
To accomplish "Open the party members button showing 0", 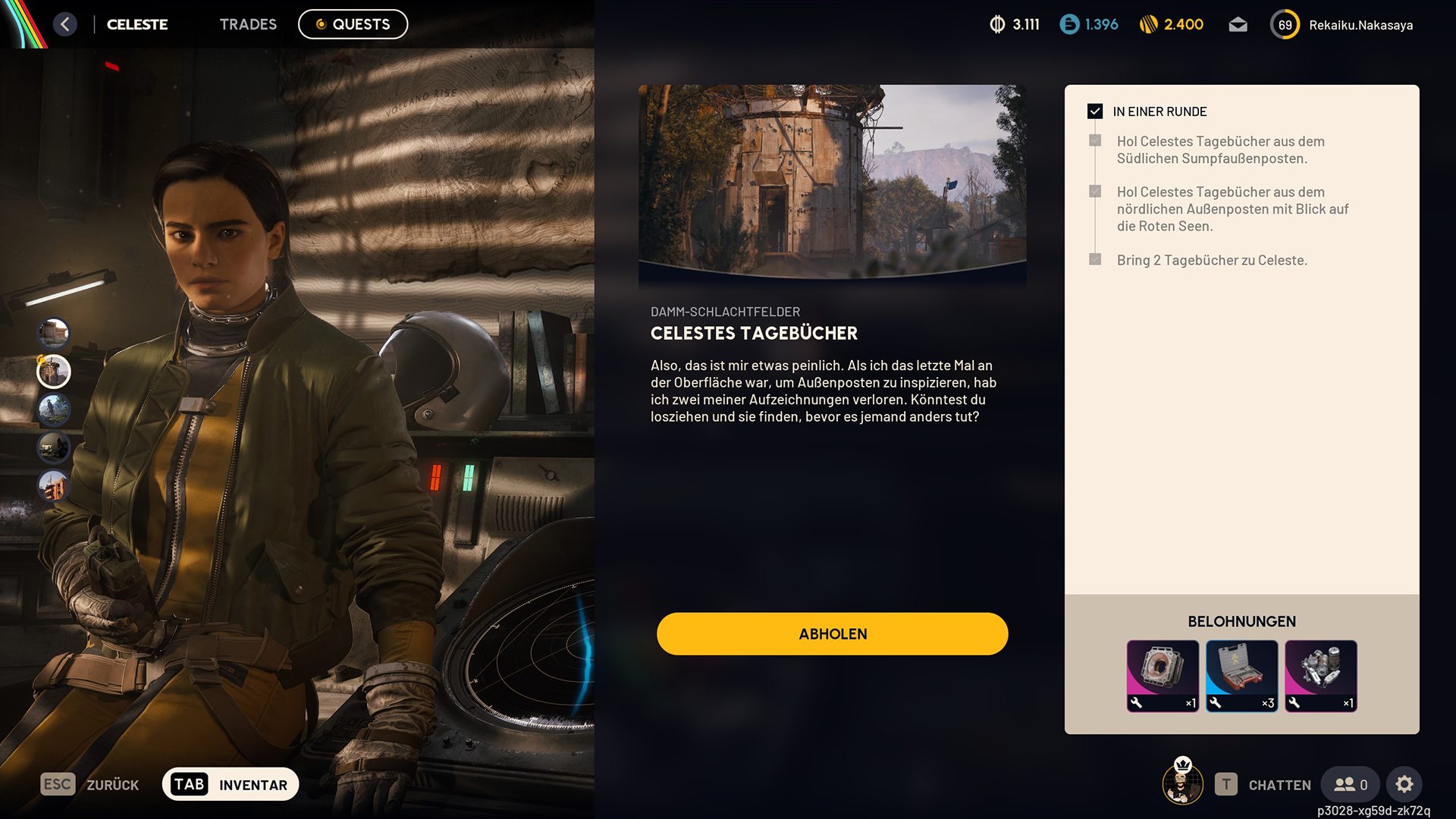I will click(x=1351, y=784).
